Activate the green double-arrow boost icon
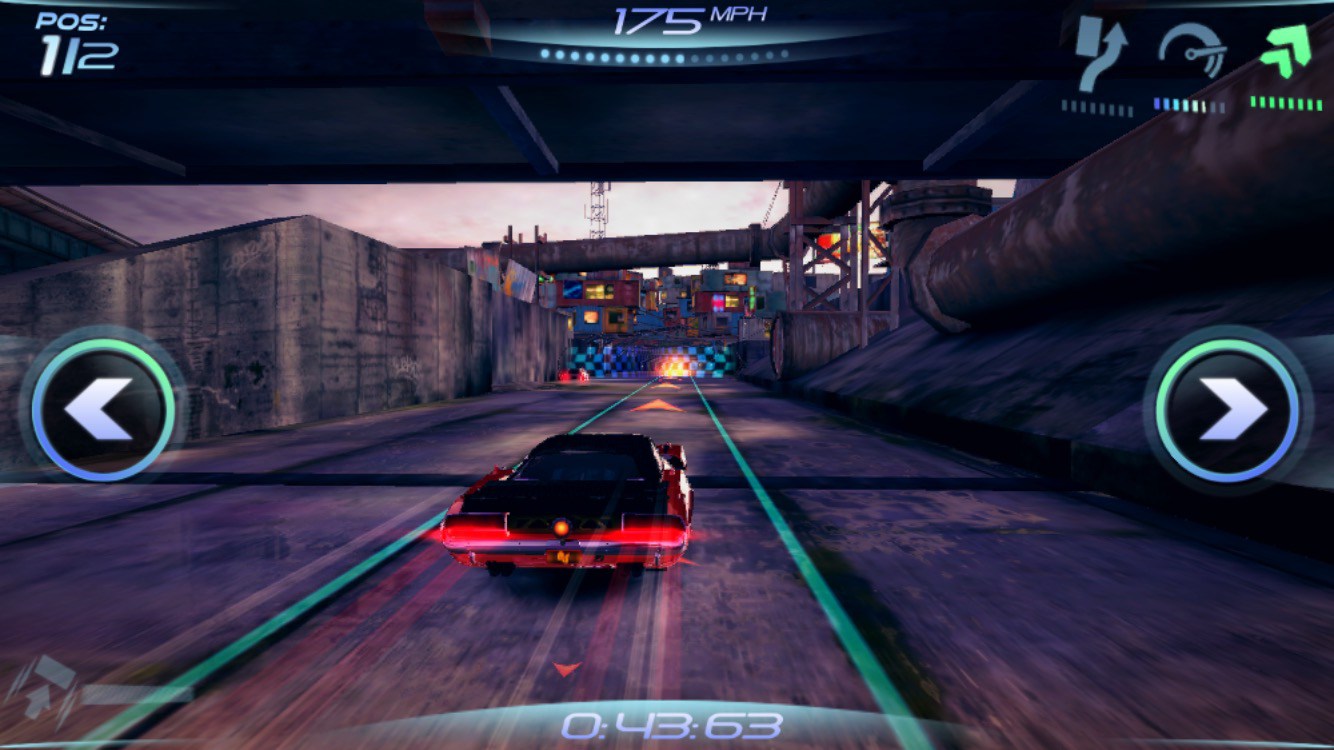The height and width of the screenshot is (750, 1334). click(x=1285, y=52)
